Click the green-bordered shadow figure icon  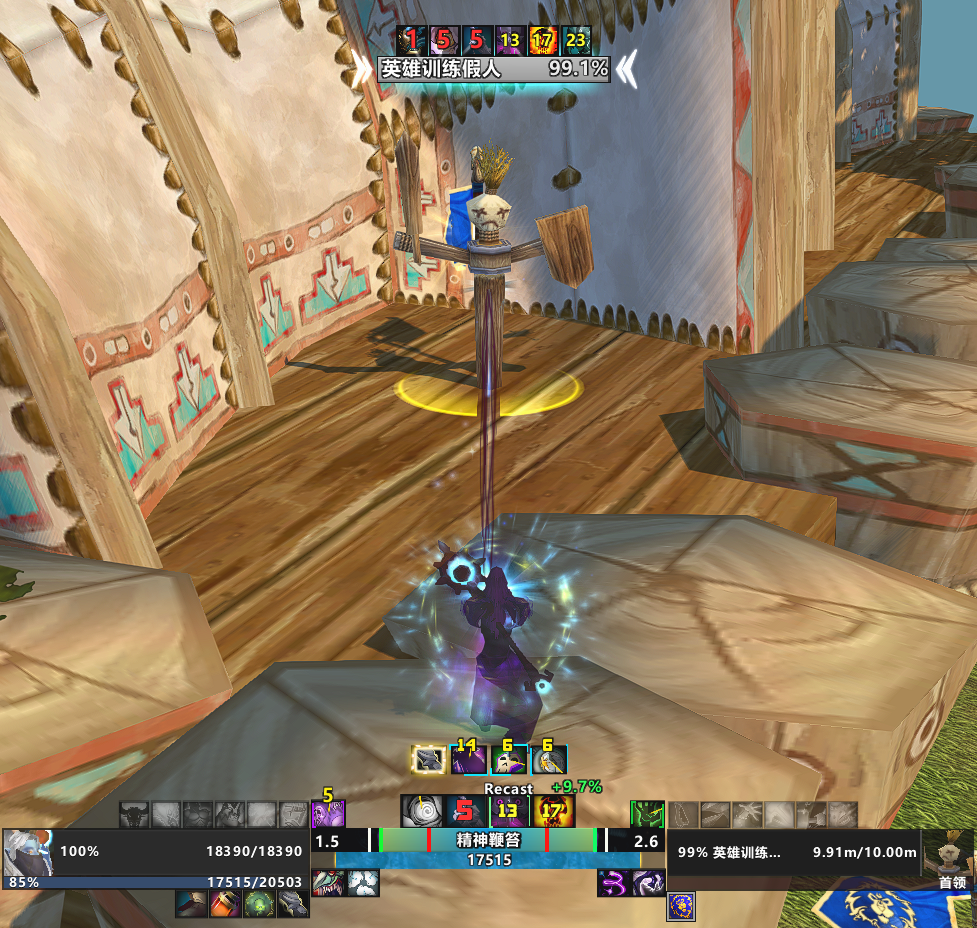(647, 813)
